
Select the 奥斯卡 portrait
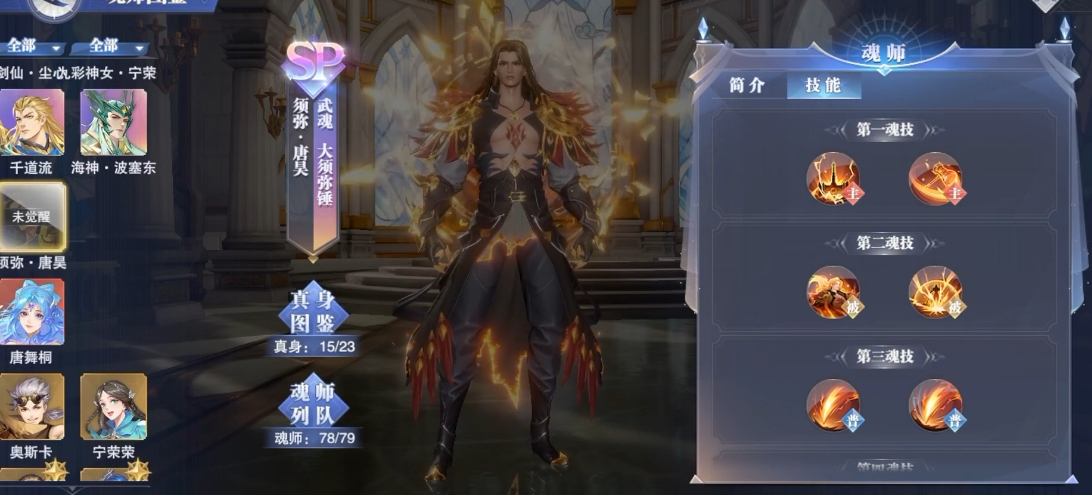(32, 407)
